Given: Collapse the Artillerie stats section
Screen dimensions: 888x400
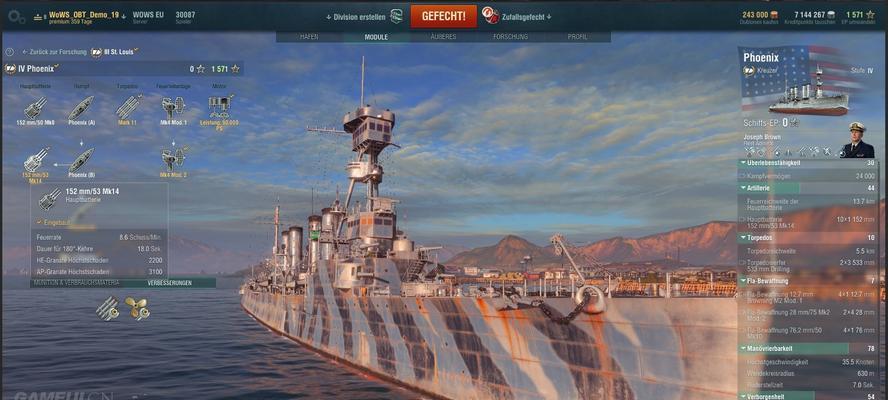Looking at the screenshot, I should (x=744, y=187).
